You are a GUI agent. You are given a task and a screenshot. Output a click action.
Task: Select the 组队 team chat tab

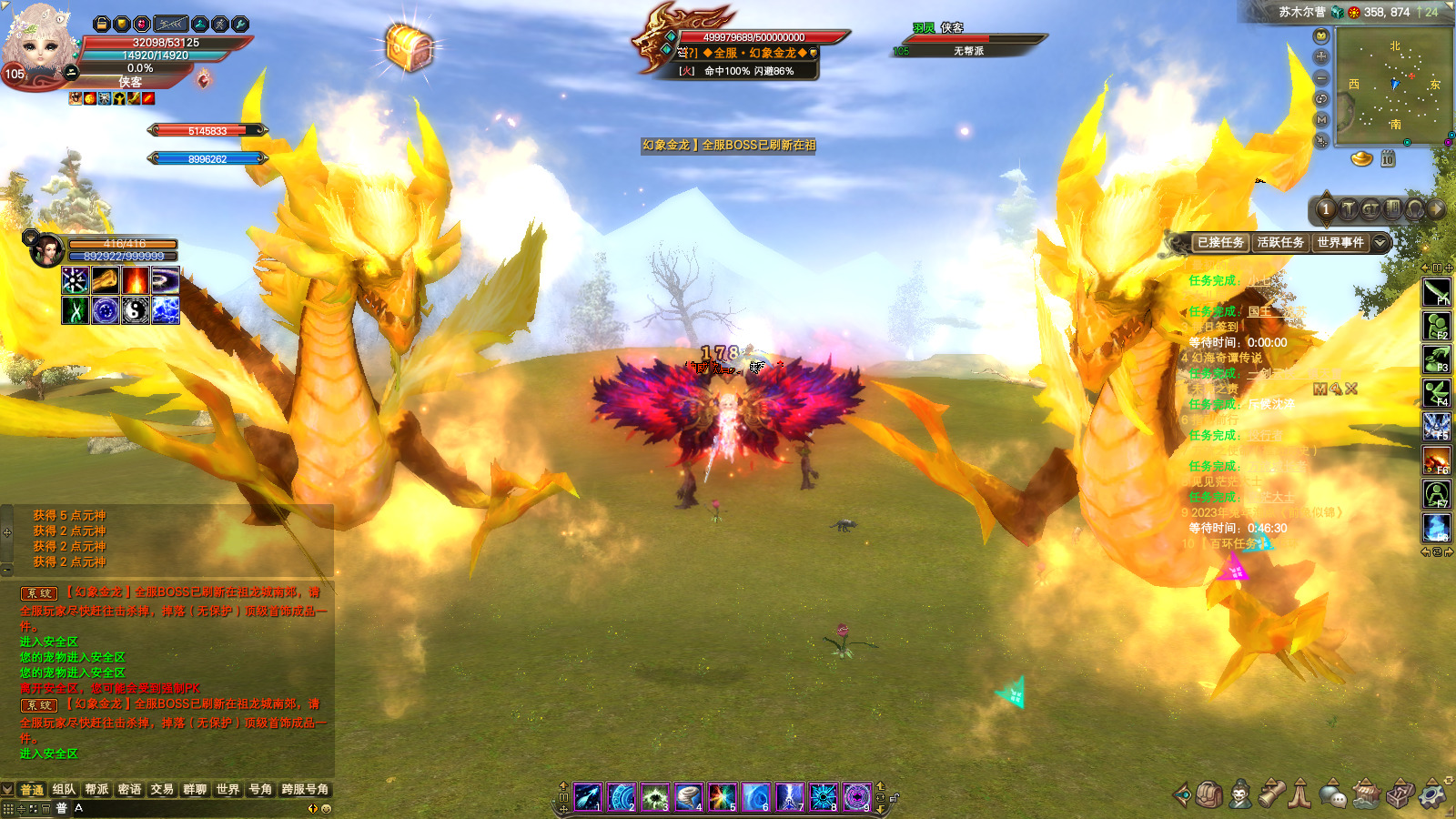coord(64,790)
